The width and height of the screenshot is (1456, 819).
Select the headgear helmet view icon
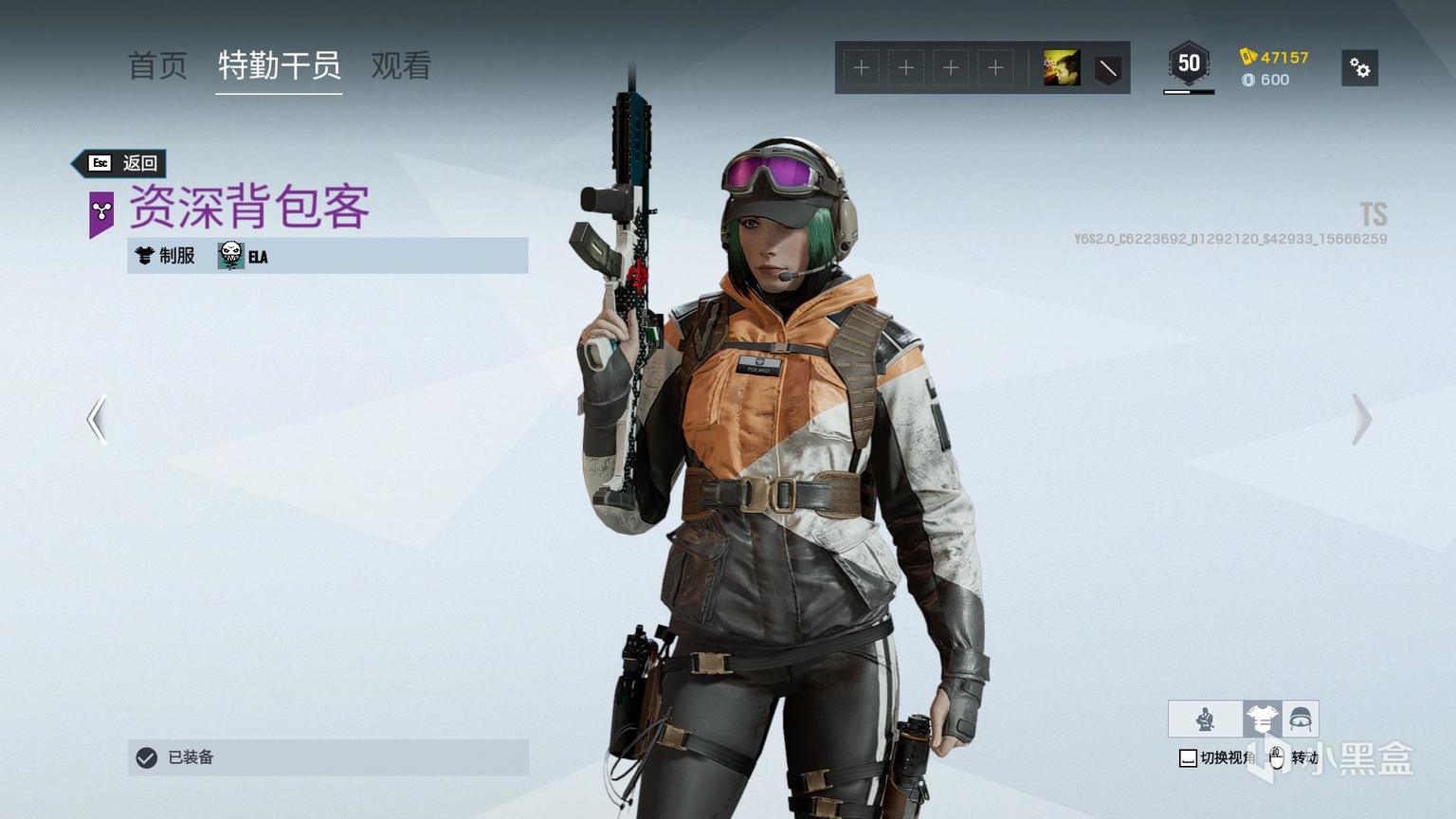(x=1300, y=719)
